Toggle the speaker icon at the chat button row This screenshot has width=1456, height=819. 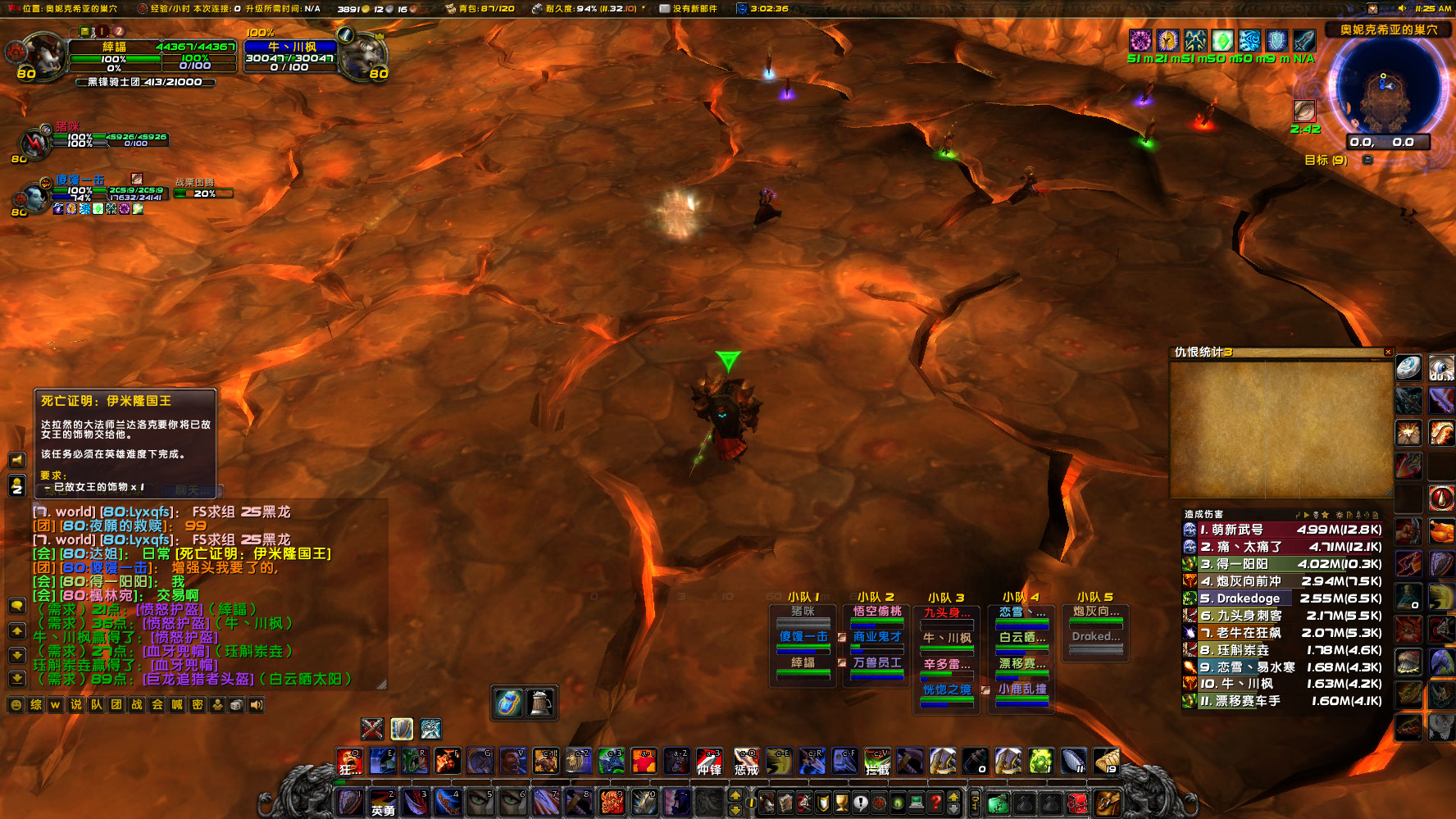click(x=256, y=703)
